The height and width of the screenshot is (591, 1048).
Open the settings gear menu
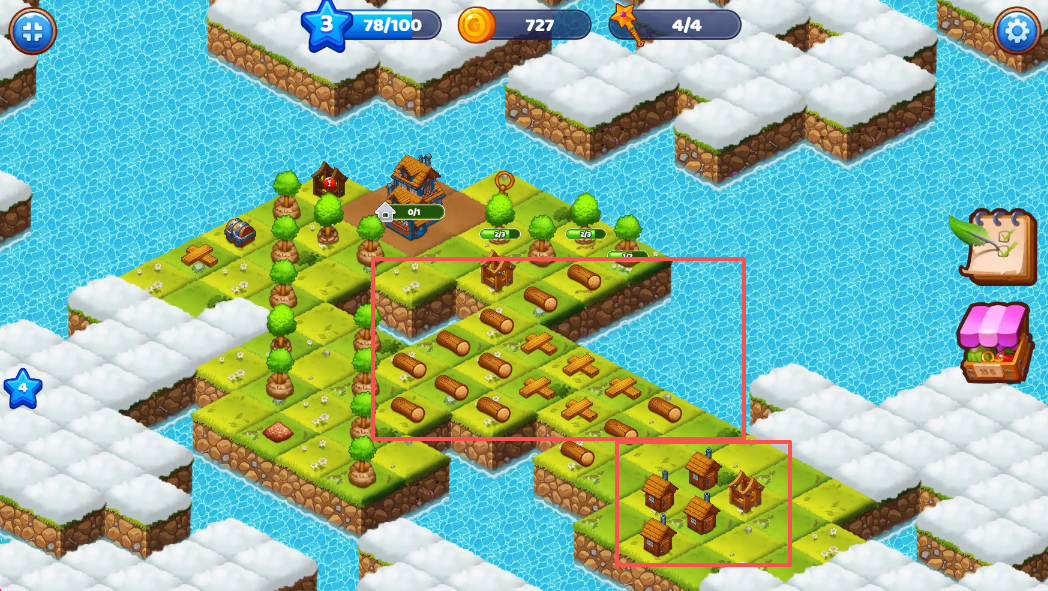click(x=1017, y=31)
